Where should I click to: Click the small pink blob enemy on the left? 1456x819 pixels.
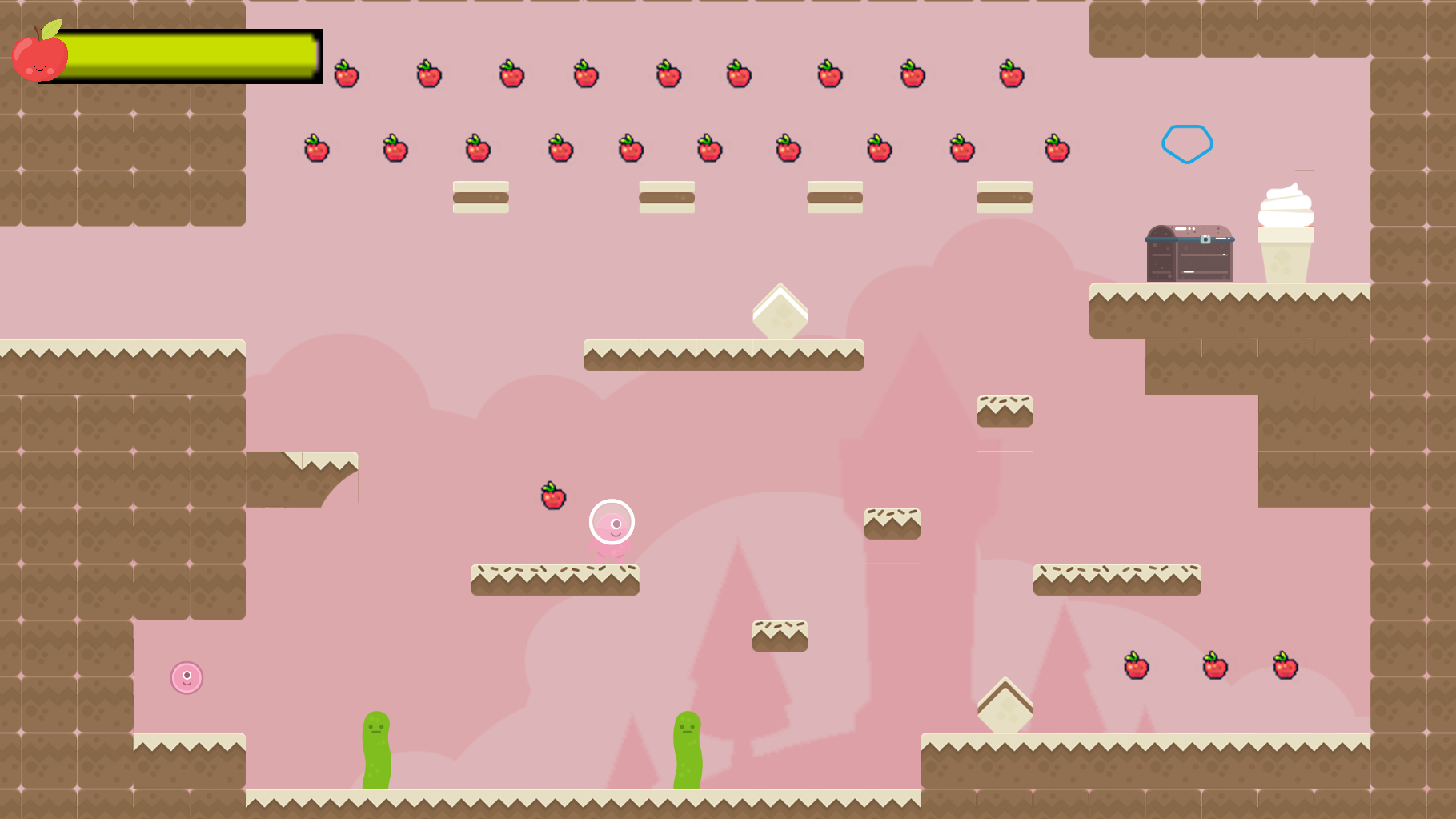click(187, 677)
